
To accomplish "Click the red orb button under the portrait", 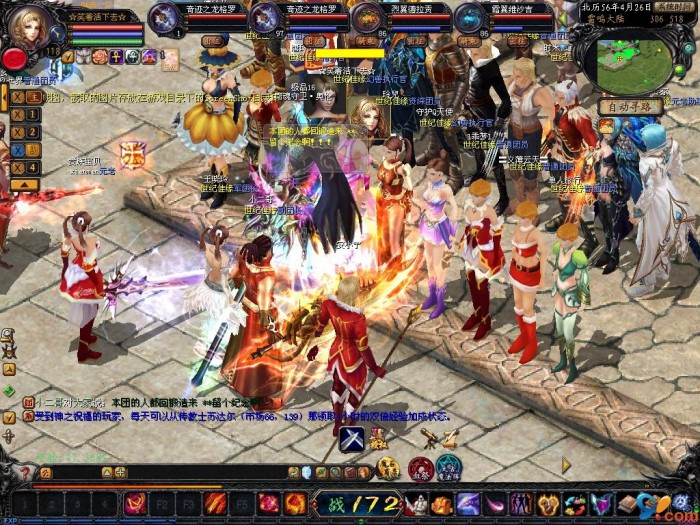I will [14, 58].
